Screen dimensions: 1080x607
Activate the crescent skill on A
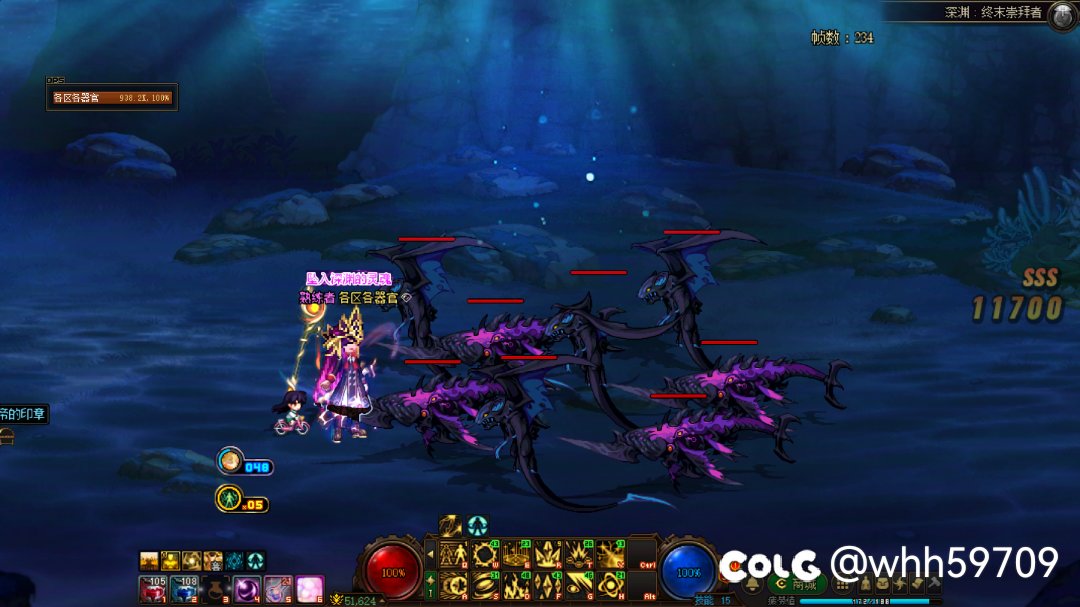(454, 584)
